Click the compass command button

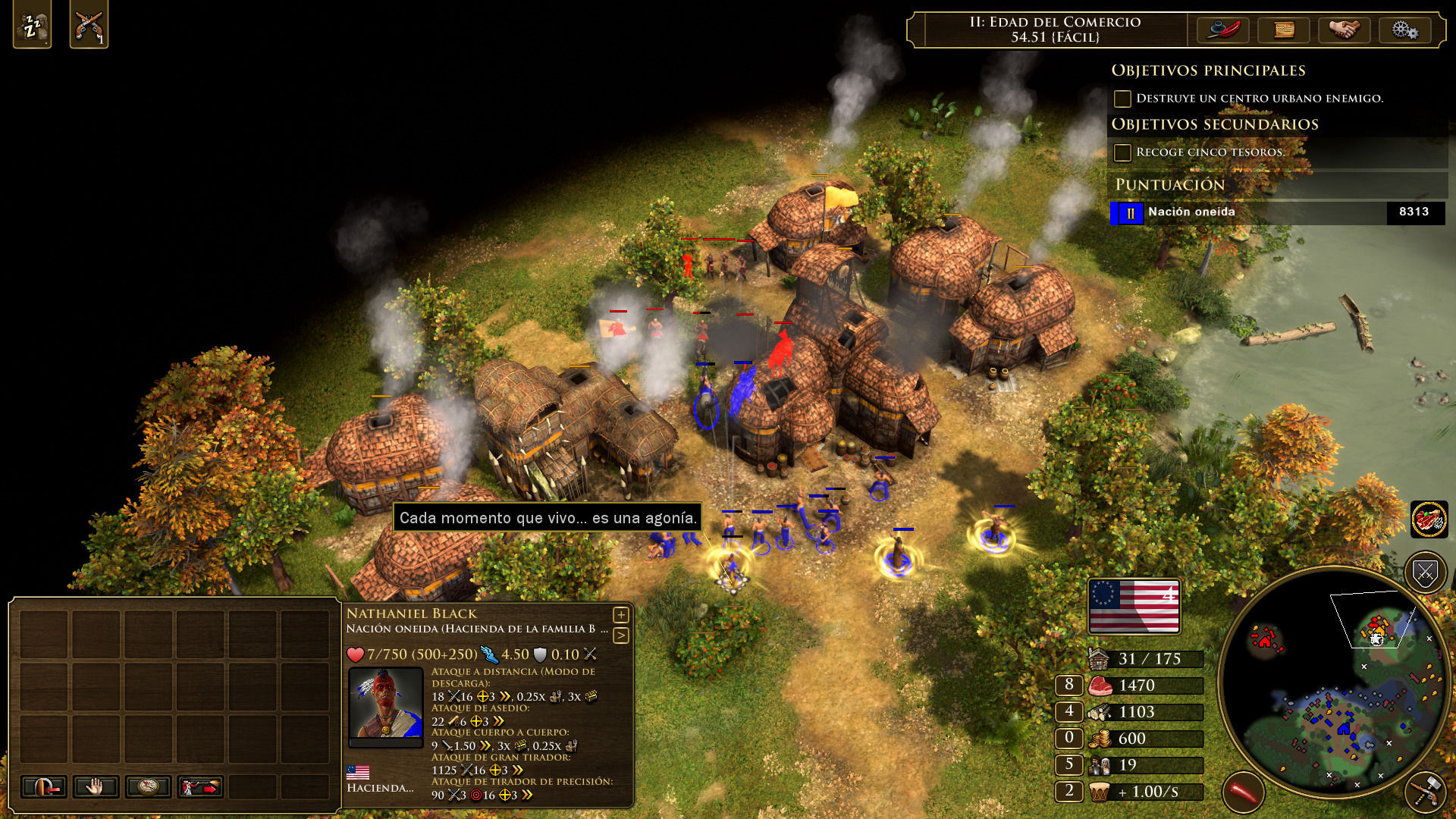(x=148, y=787)
